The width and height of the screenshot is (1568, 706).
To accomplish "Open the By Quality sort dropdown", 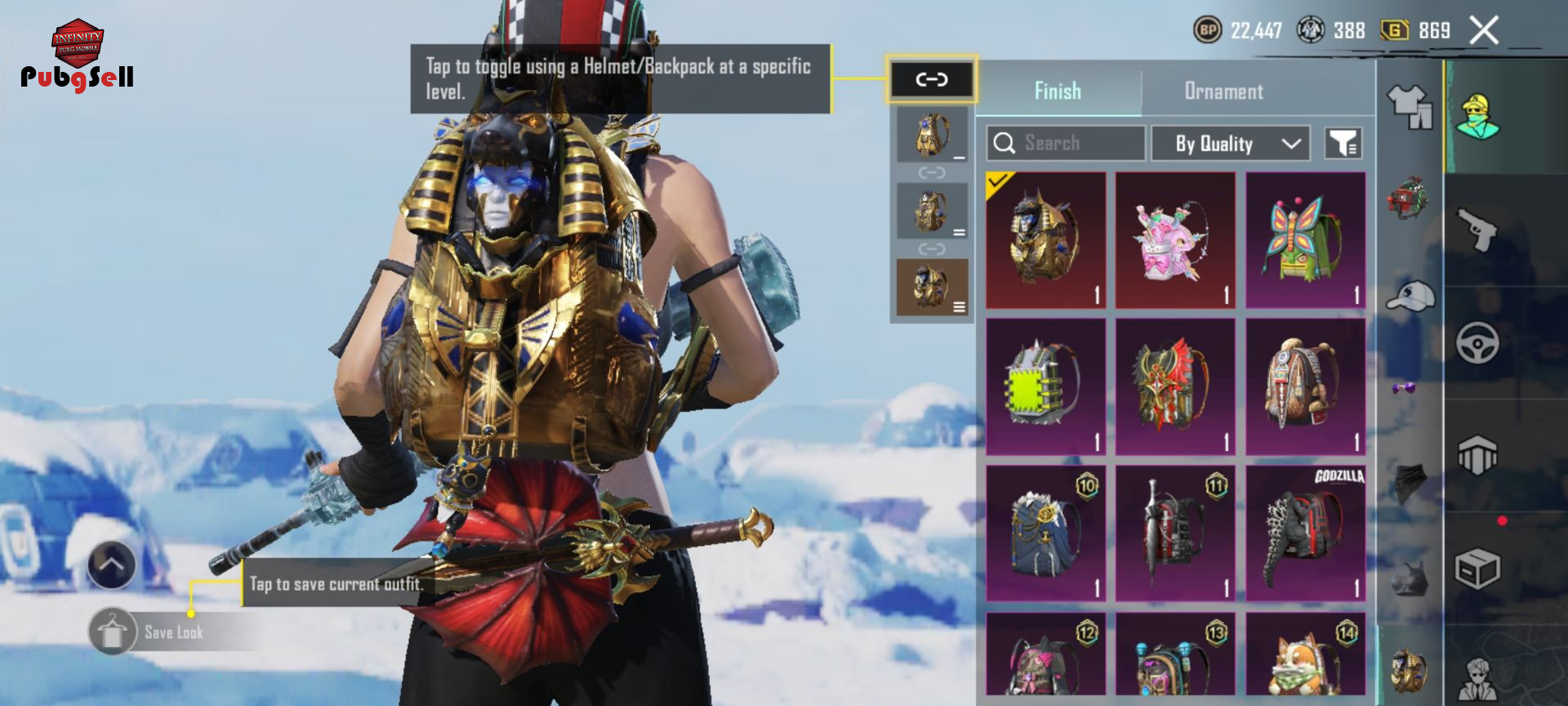I will (x=1230, y=144).
